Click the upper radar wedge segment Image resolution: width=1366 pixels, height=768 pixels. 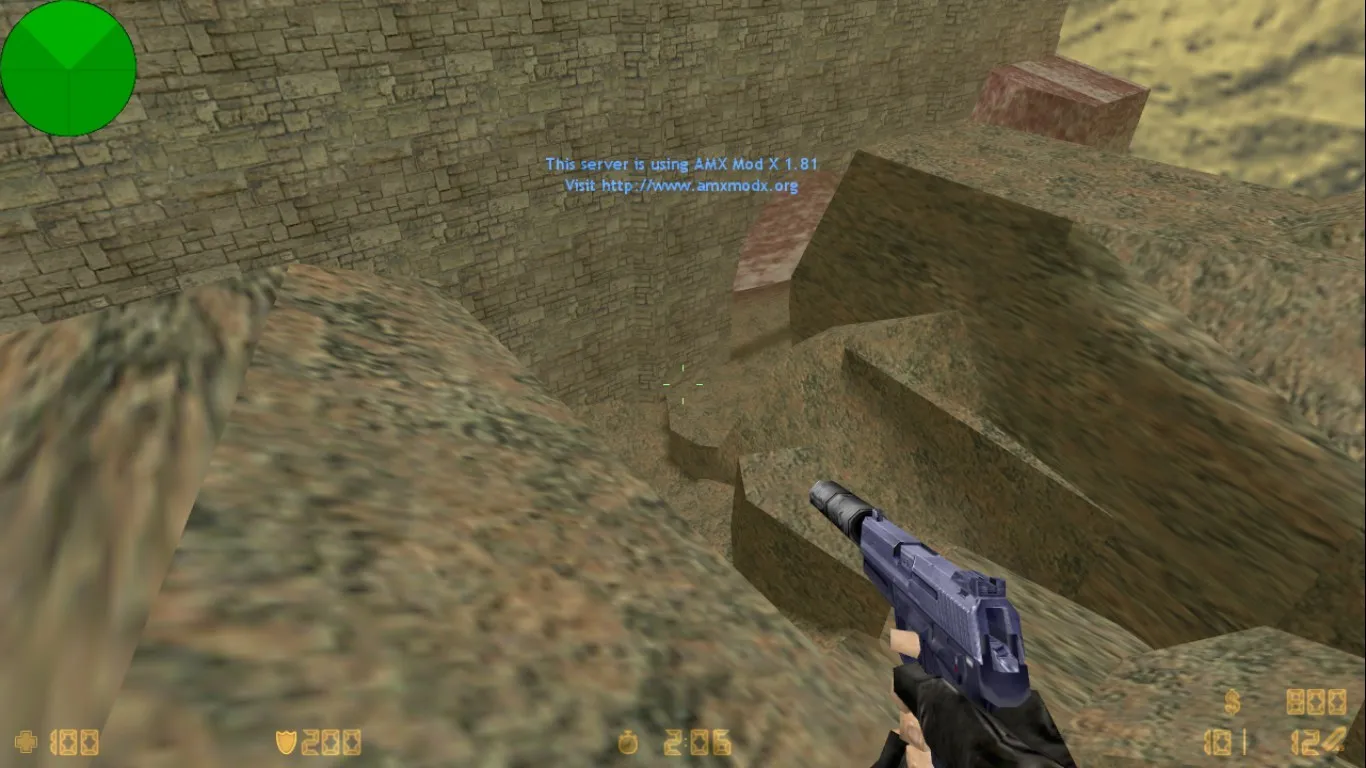[x=68, y=35]
